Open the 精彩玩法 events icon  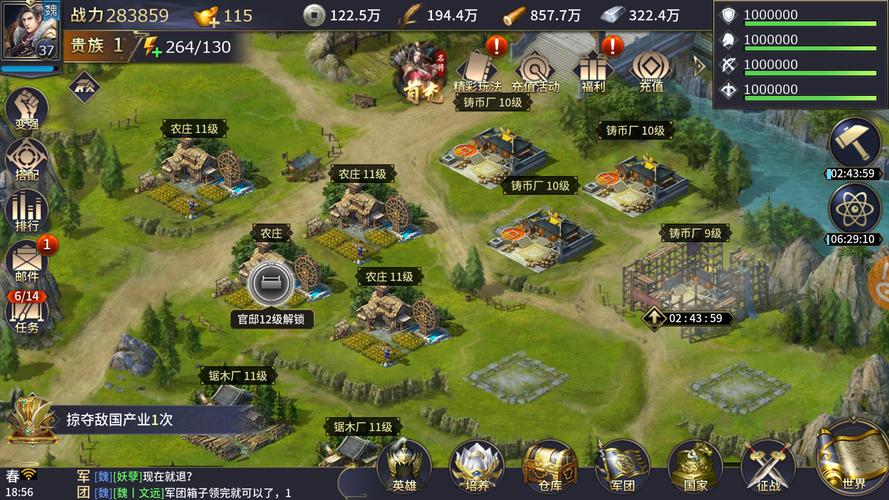[477, 68]
